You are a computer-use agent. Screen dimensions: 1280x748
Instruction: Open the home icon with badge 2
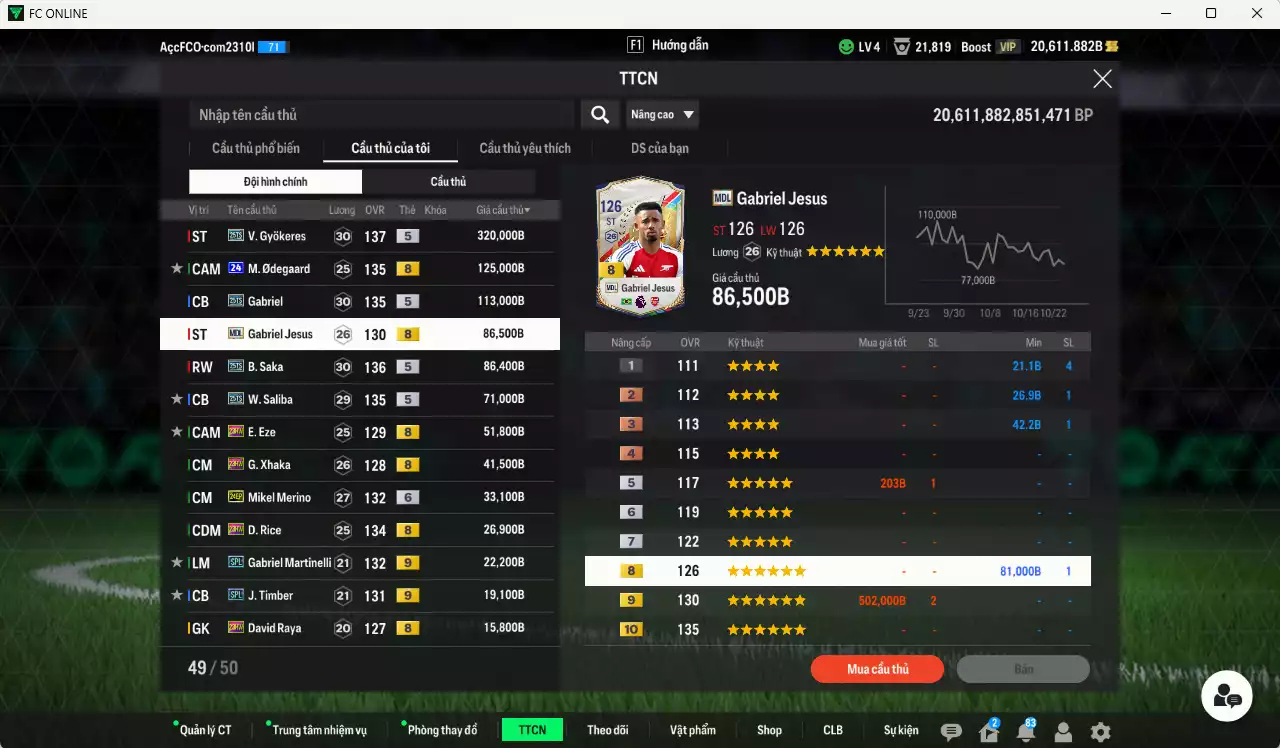point(986,730)
